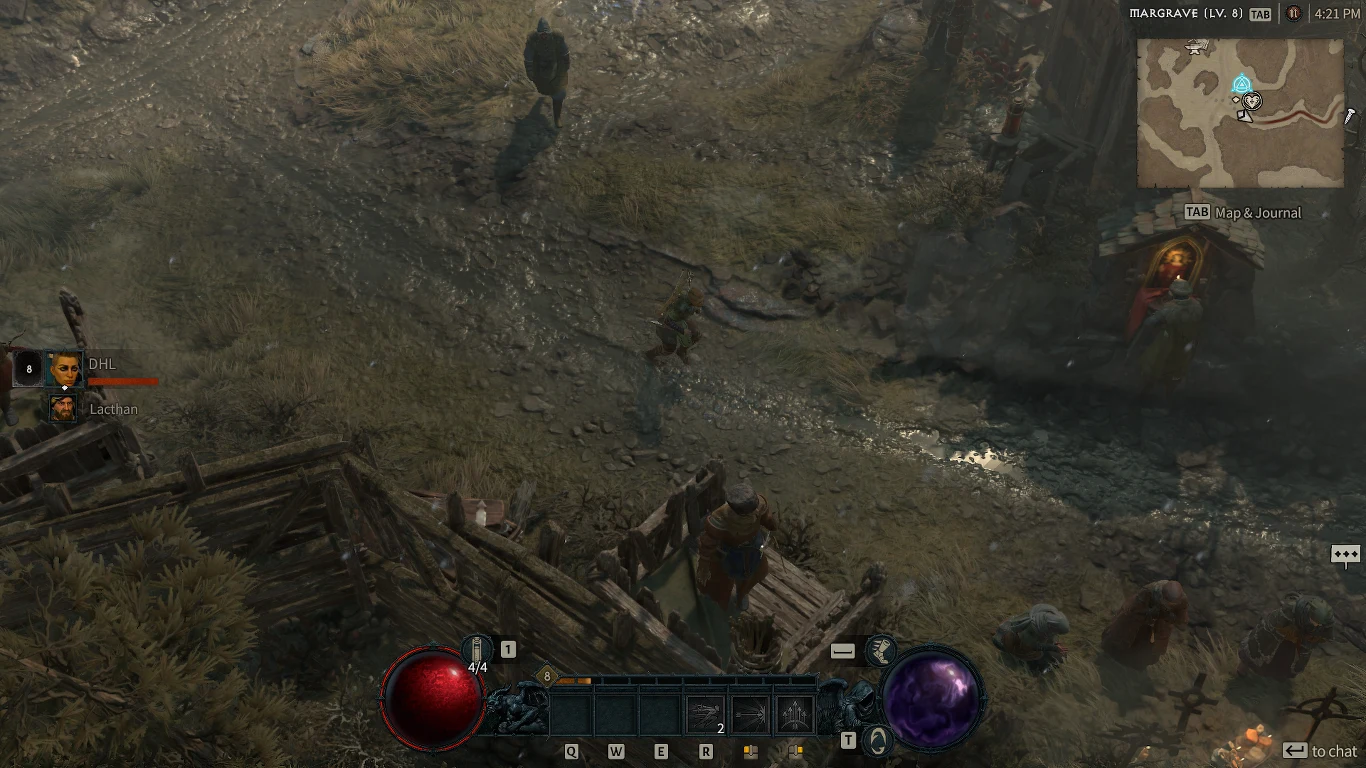Click the health potion icon showing 4/4
The width and height of the screenshot is (1366, 768).
(477, 648)
